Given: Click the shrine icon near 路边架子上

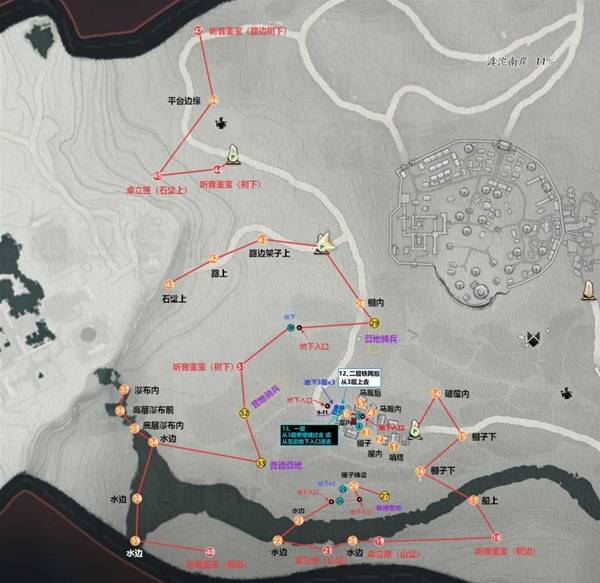Looking at the screenshot, I should tap(323, 241).
